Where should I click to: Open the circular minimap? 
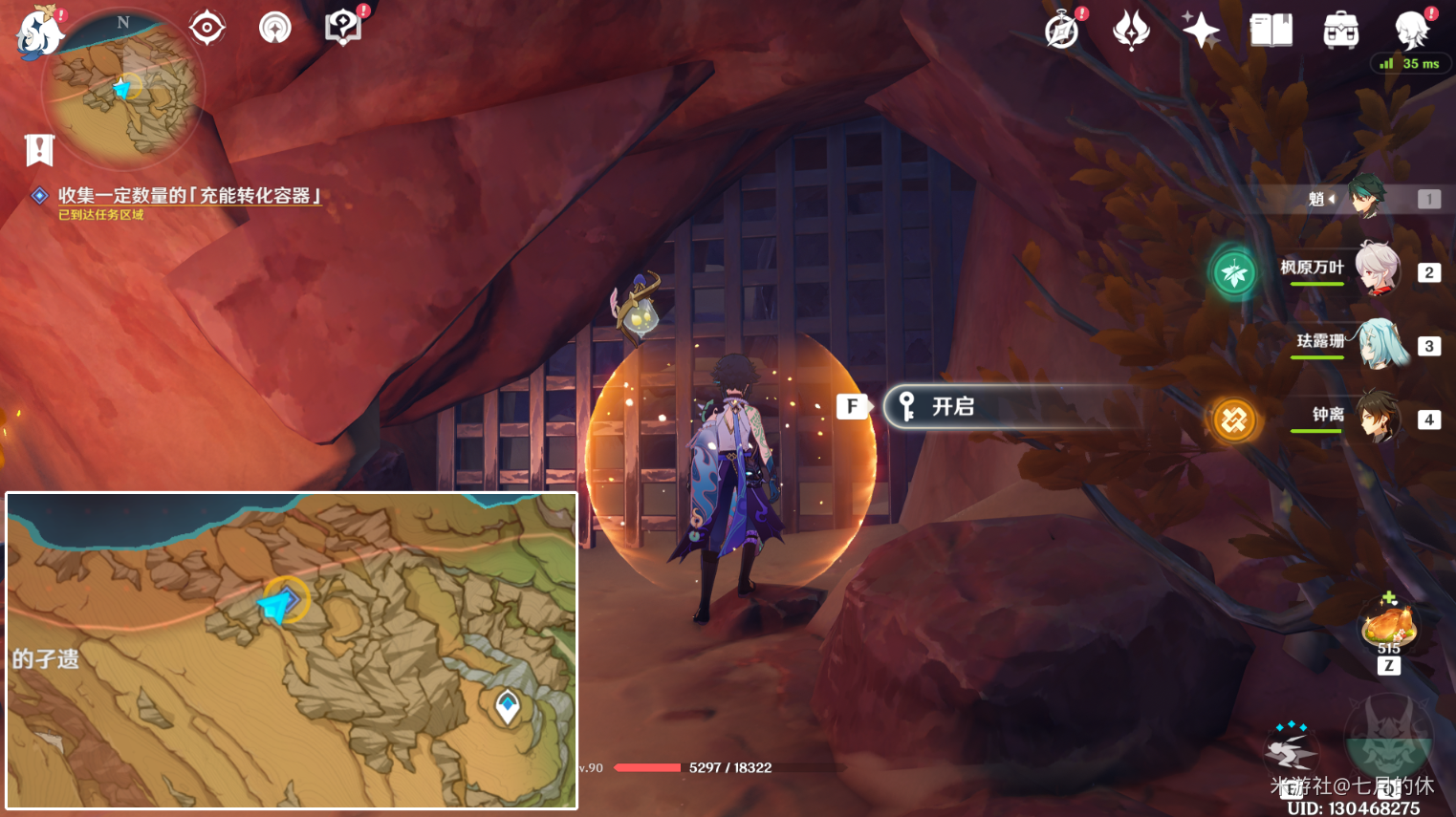[x=123, y=88]
